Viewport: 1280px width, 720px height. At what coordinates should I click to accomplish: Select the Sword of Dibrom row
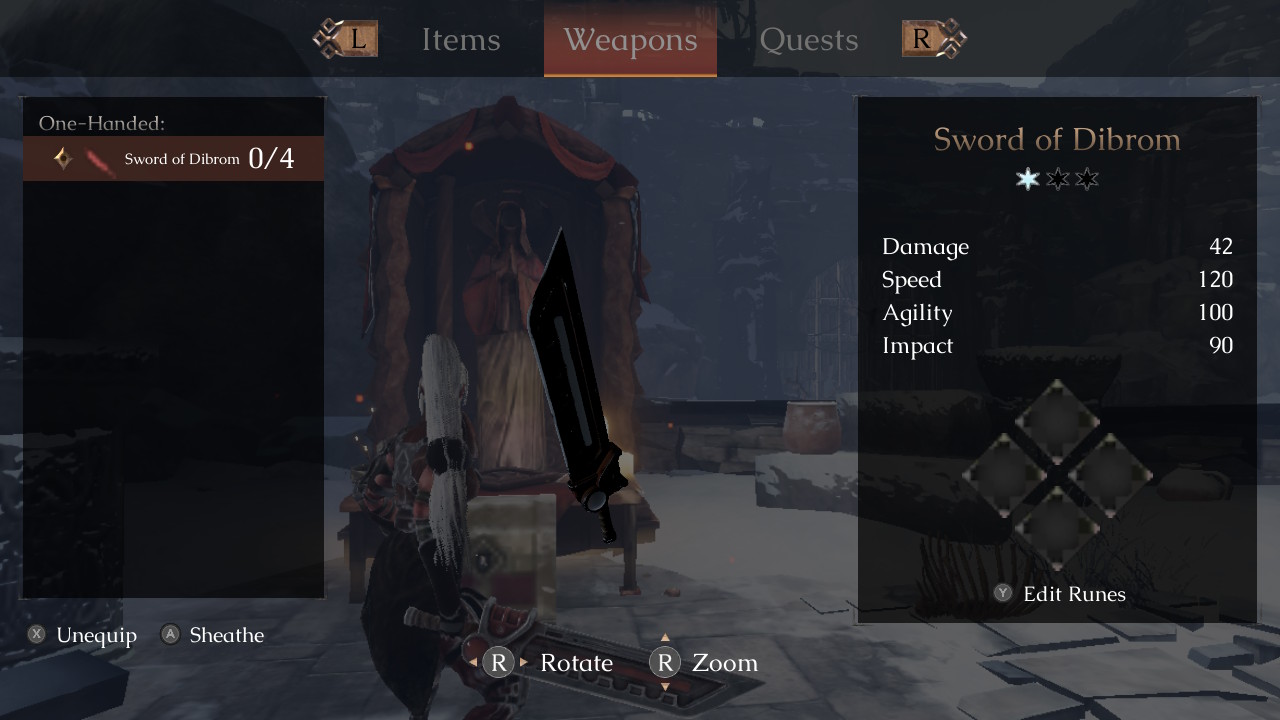click(174, 159)
